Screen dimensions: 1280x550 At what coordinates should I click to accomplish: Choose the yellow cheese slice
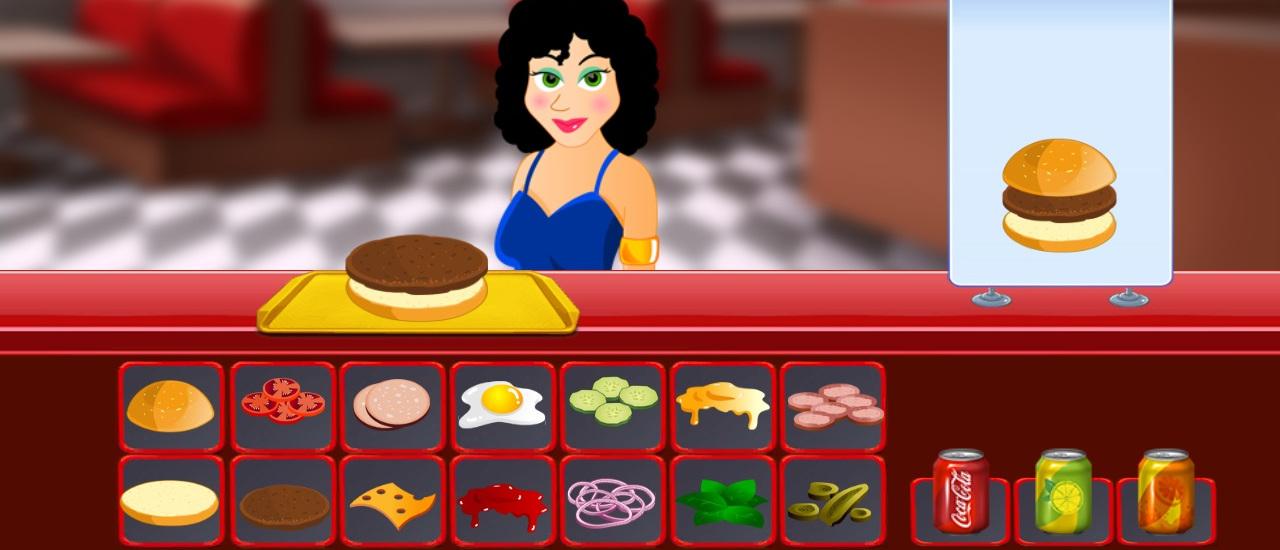[392, 504]
